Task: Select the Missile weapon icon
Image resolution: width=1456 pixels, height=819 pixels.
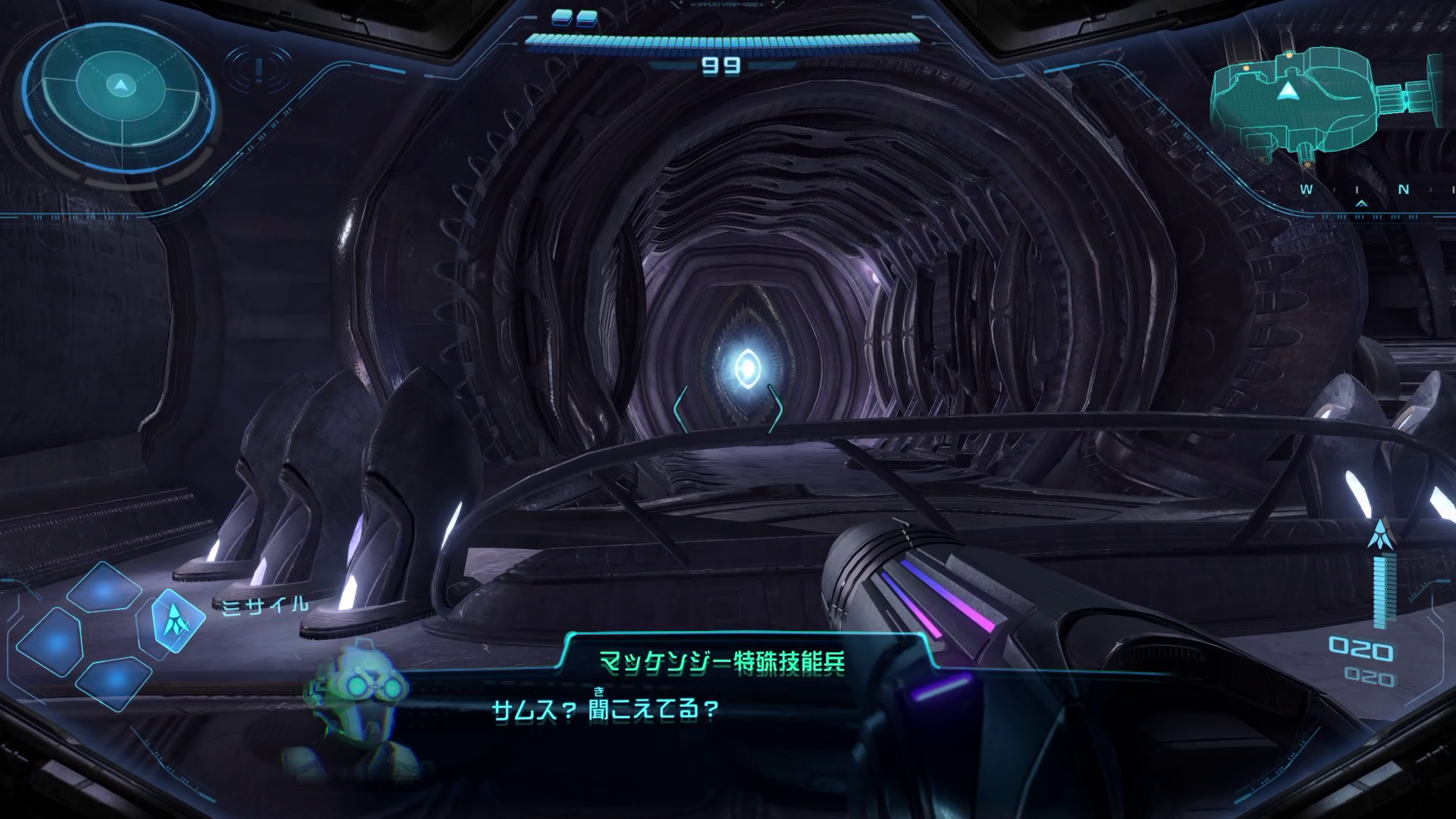Action: coord(178,622)
